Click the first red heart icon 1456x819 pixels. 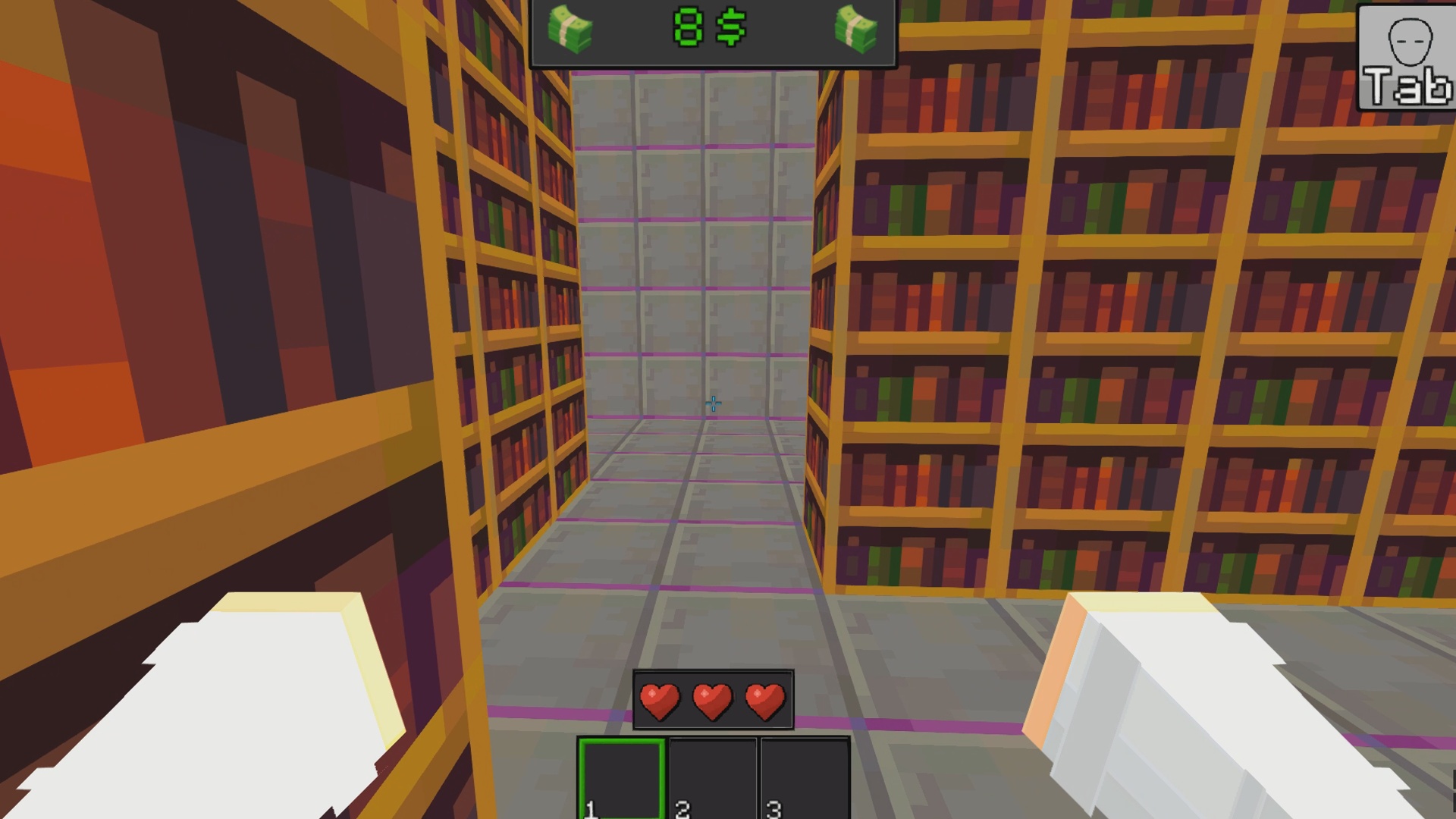(x=659, y=700)
